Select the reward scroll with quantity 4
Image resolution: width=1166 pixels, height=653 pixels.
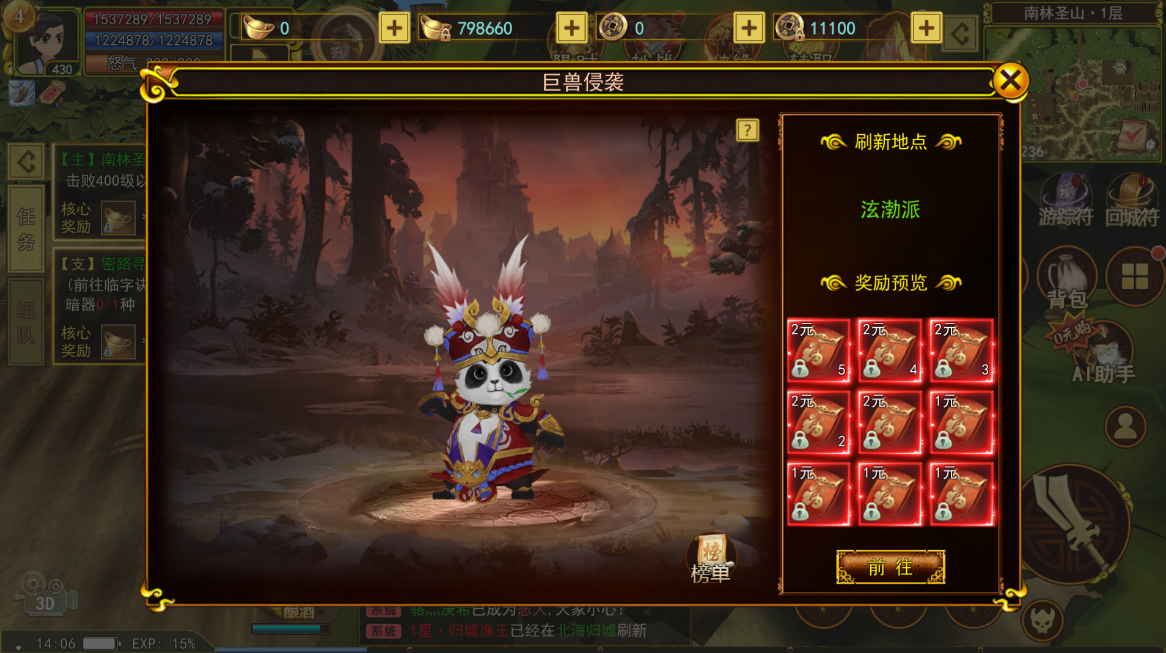coord(890,351)
